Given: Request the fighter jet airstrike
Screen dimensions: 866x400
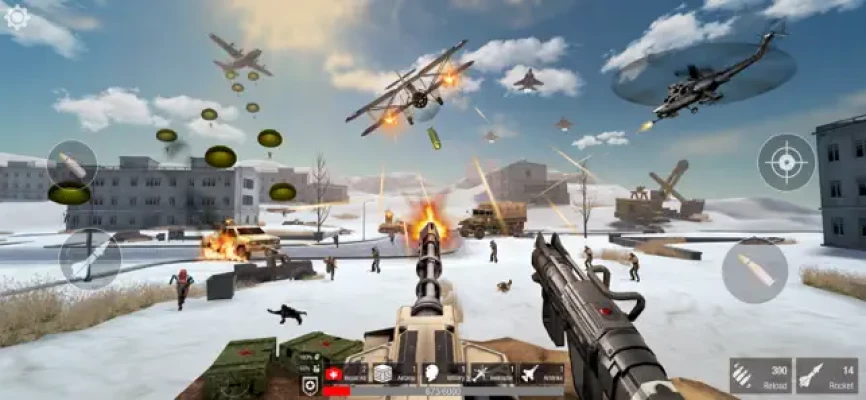Looking at the screenshot, I should point(540,373).
